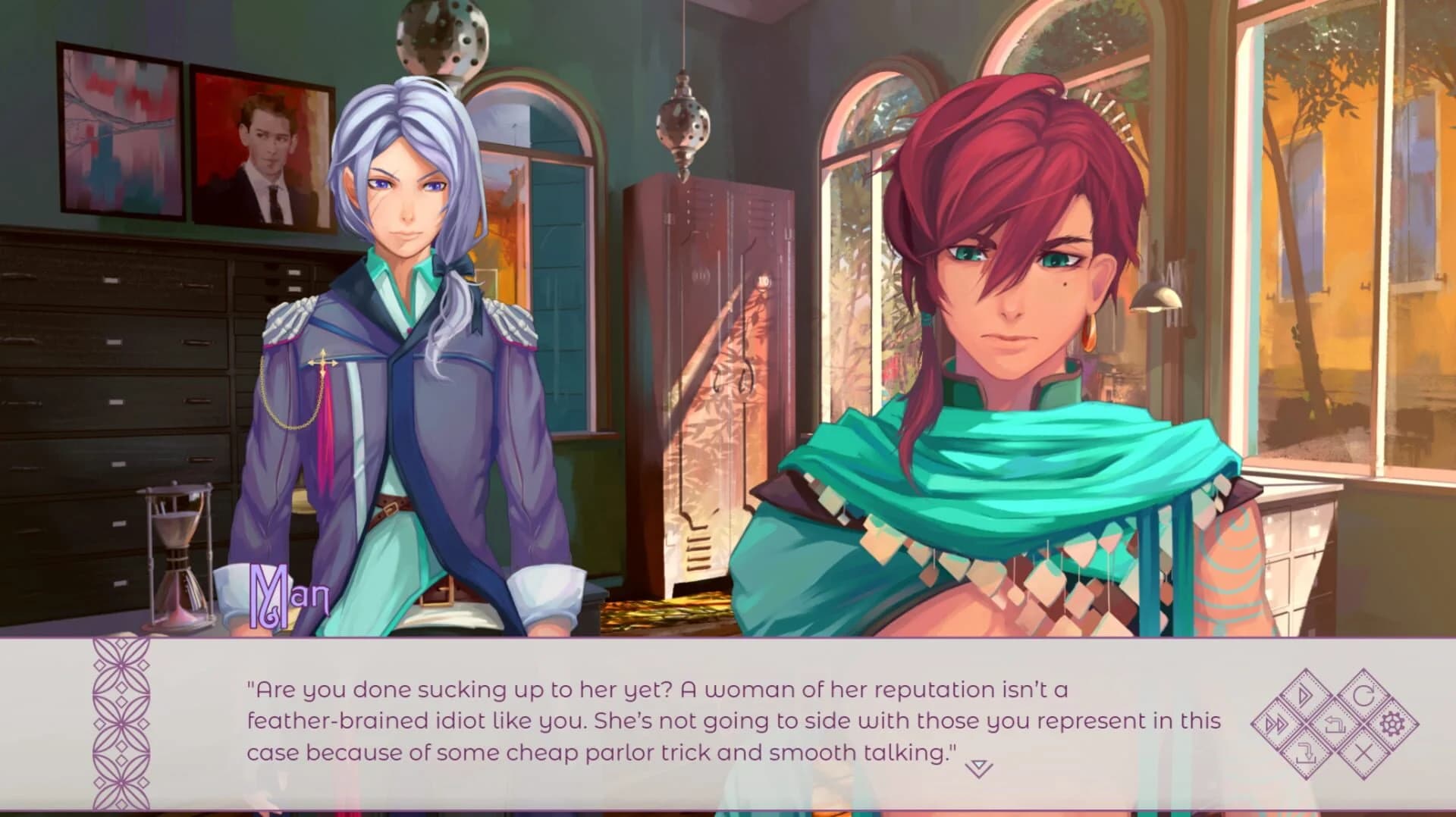Roll back dialogue with the back-arrow icon

[x=1335, y=725]
